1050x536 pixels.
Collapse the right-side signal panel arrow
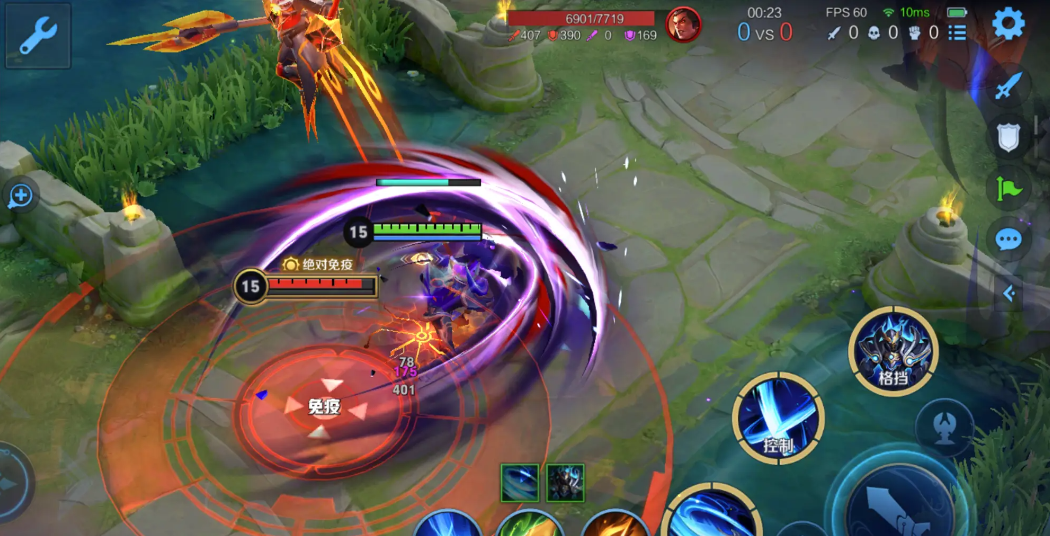pyautogui.click(x=1008, y=293)
